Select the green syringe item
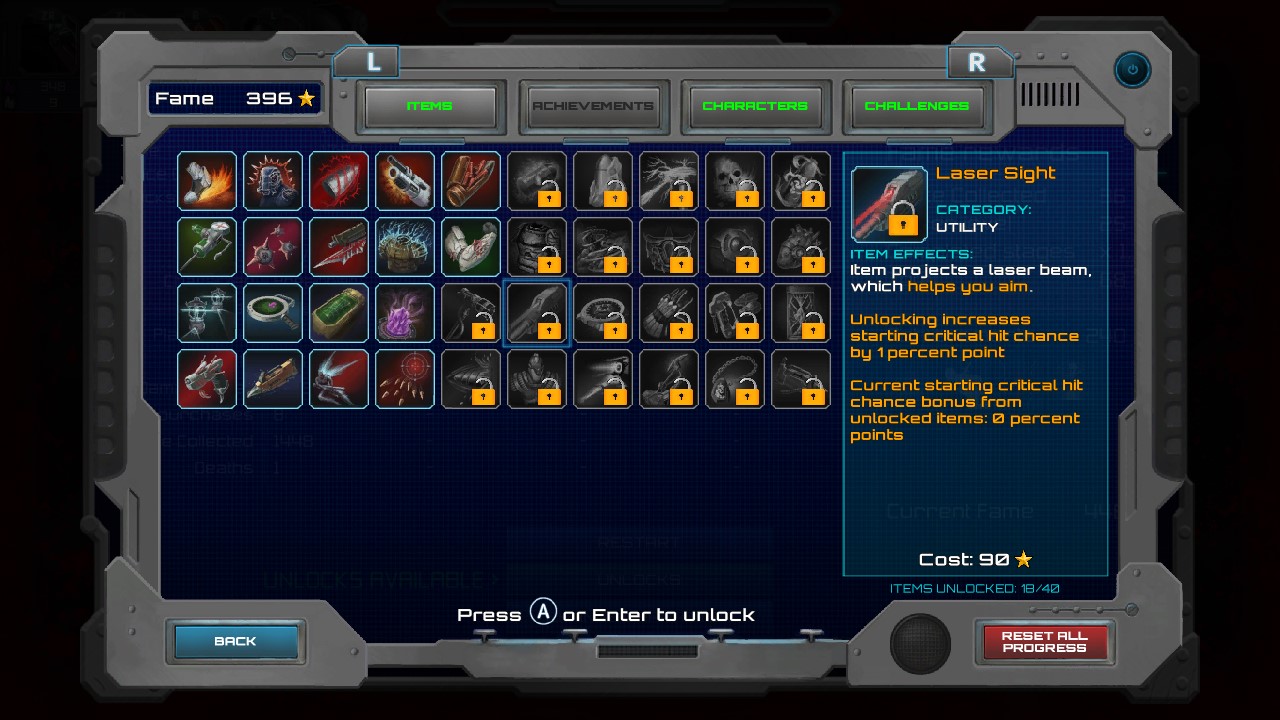This screenshot has width=1280, height=720. point(207,247)
